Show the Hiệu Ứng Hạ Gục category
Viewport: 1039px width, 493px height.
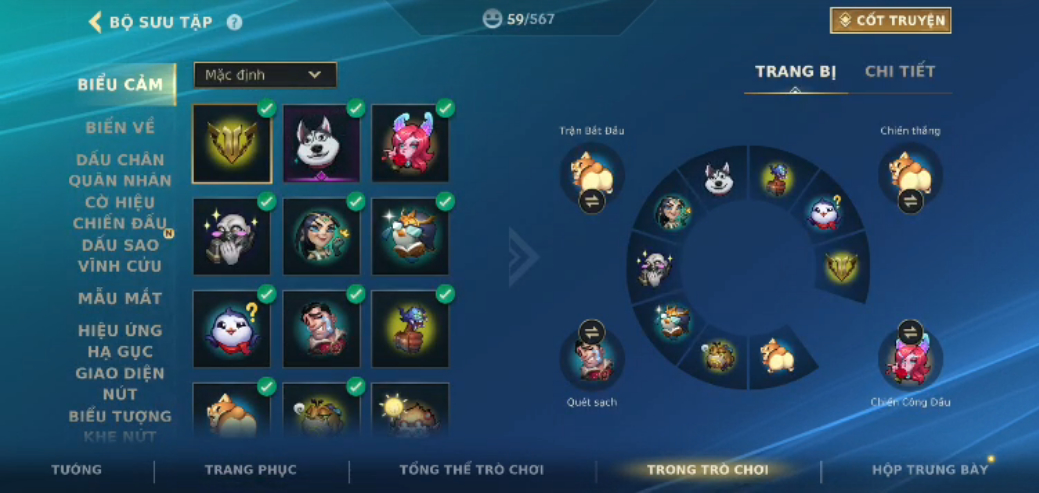(x=121, y=341)
